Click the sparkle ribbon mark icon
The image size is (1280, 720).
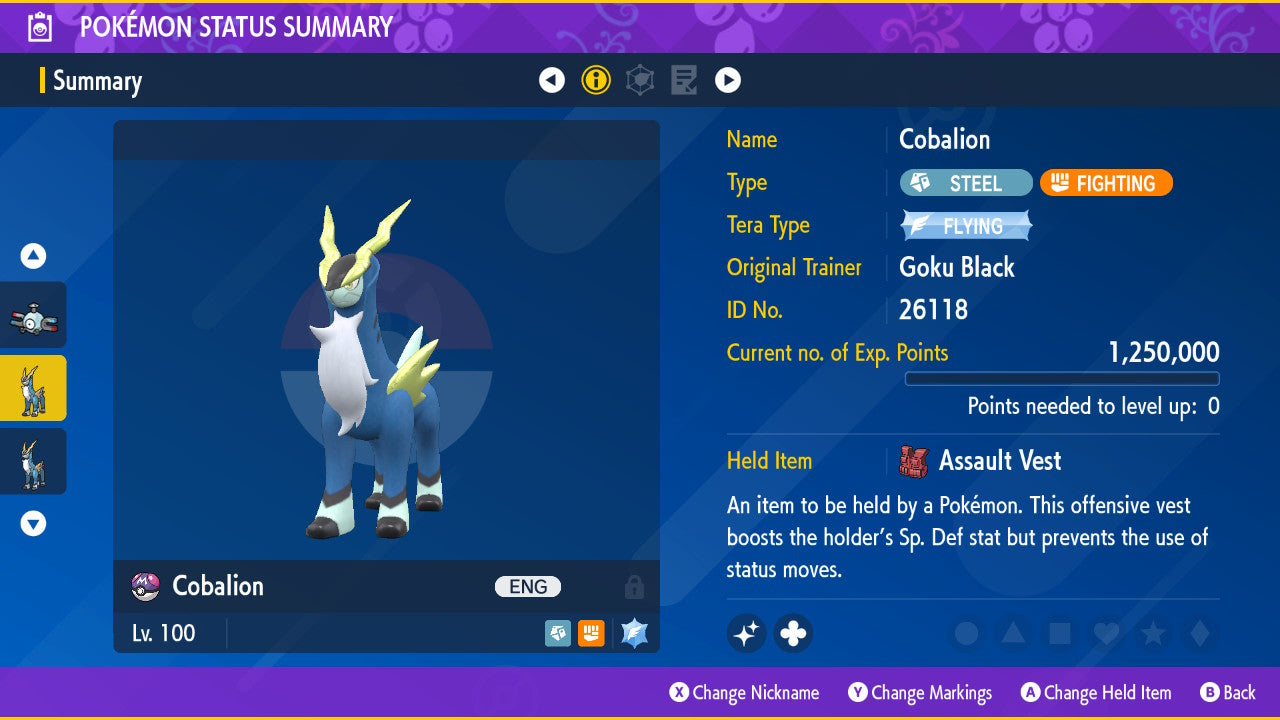[747, 633]
